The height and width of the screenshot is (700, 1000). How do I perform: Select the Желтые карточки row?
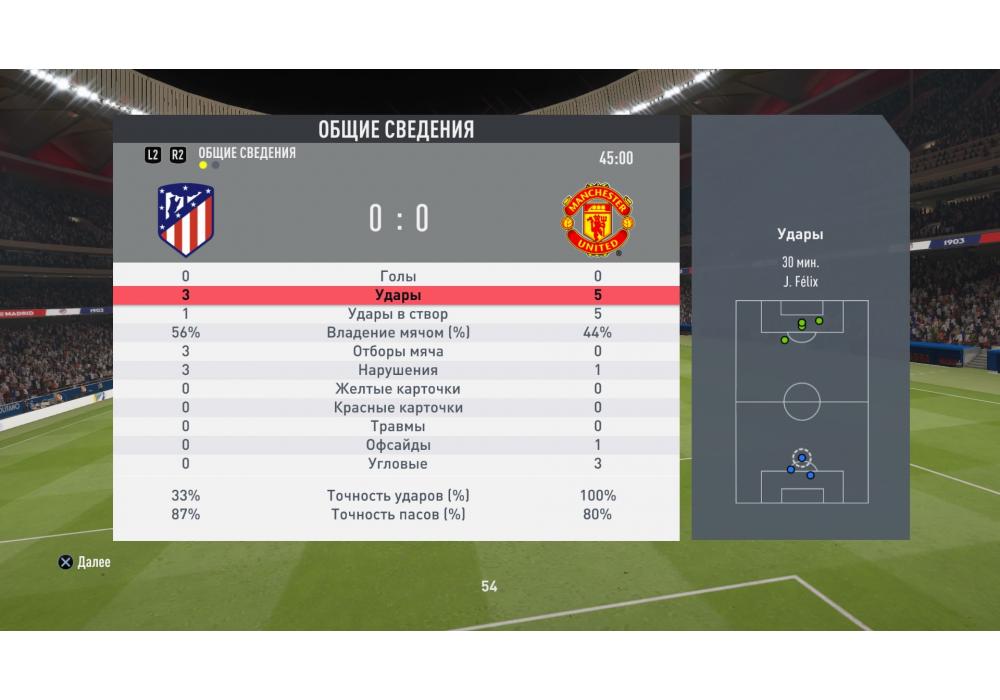[397, 389]
